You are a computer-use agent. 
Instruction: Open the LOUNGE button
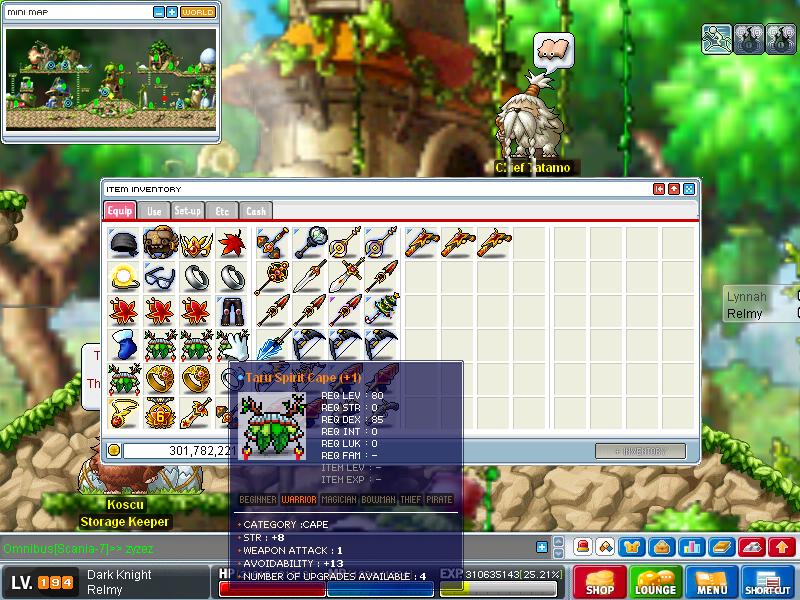click(x=656, y=582)
